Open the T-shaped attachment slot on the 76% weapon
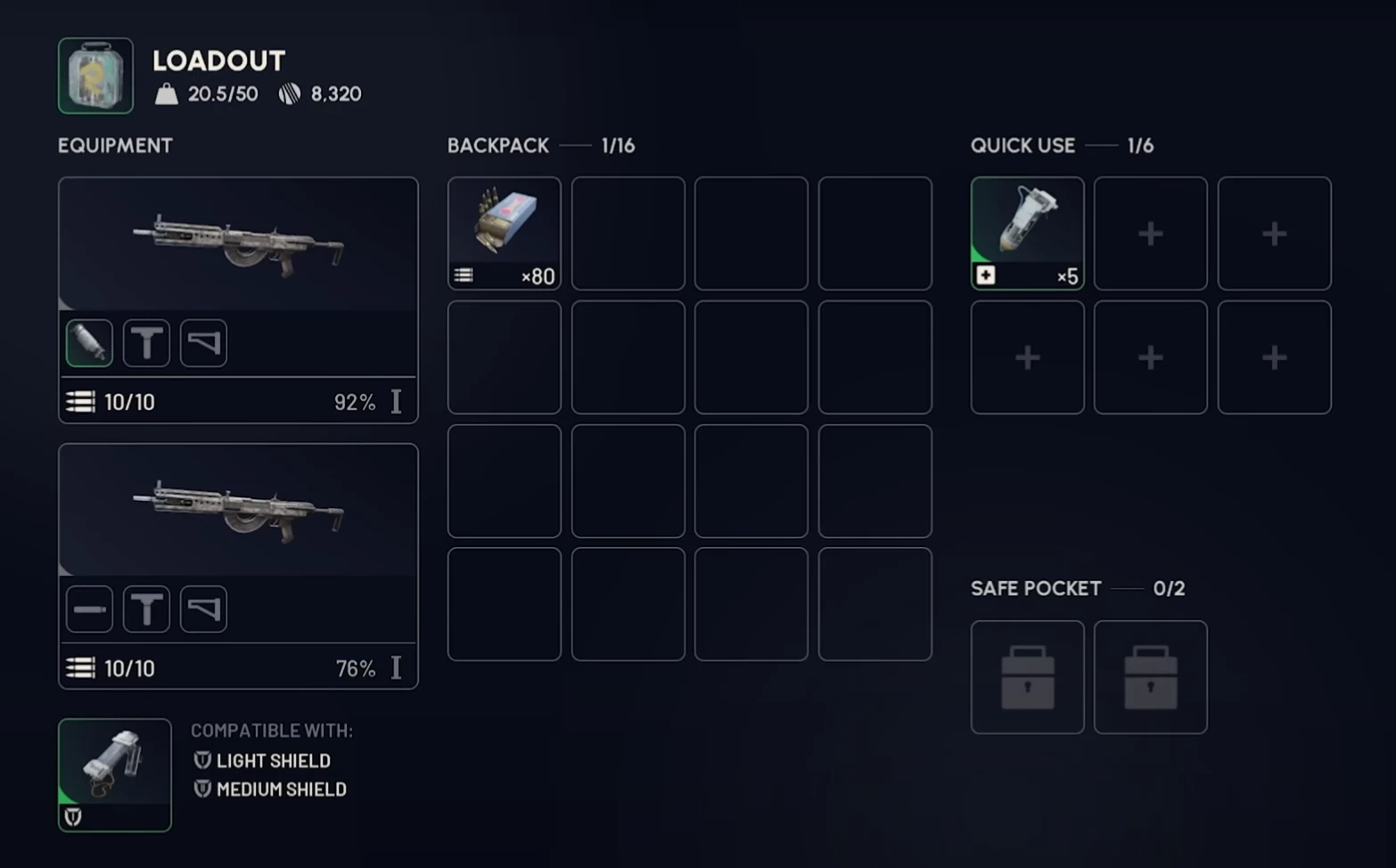 click(146, 610)
